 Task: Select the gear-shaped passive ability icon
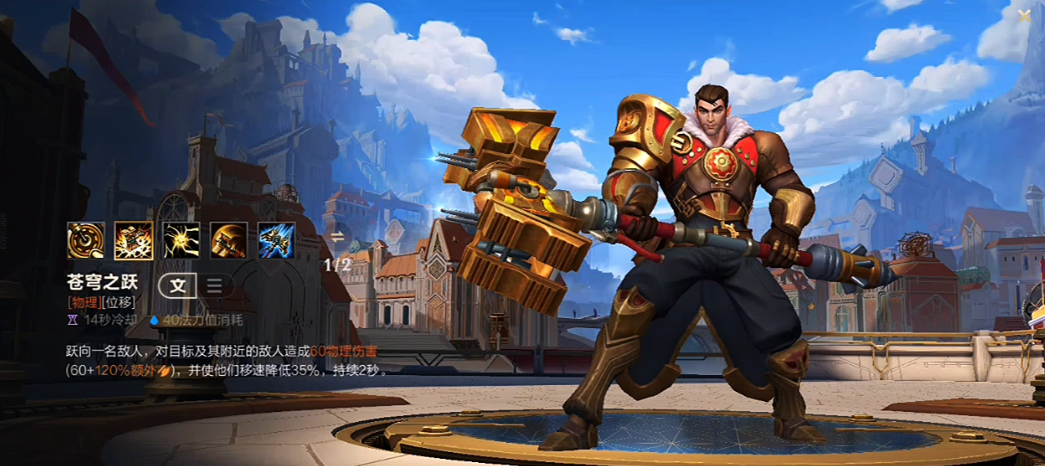tap(86, 241)
